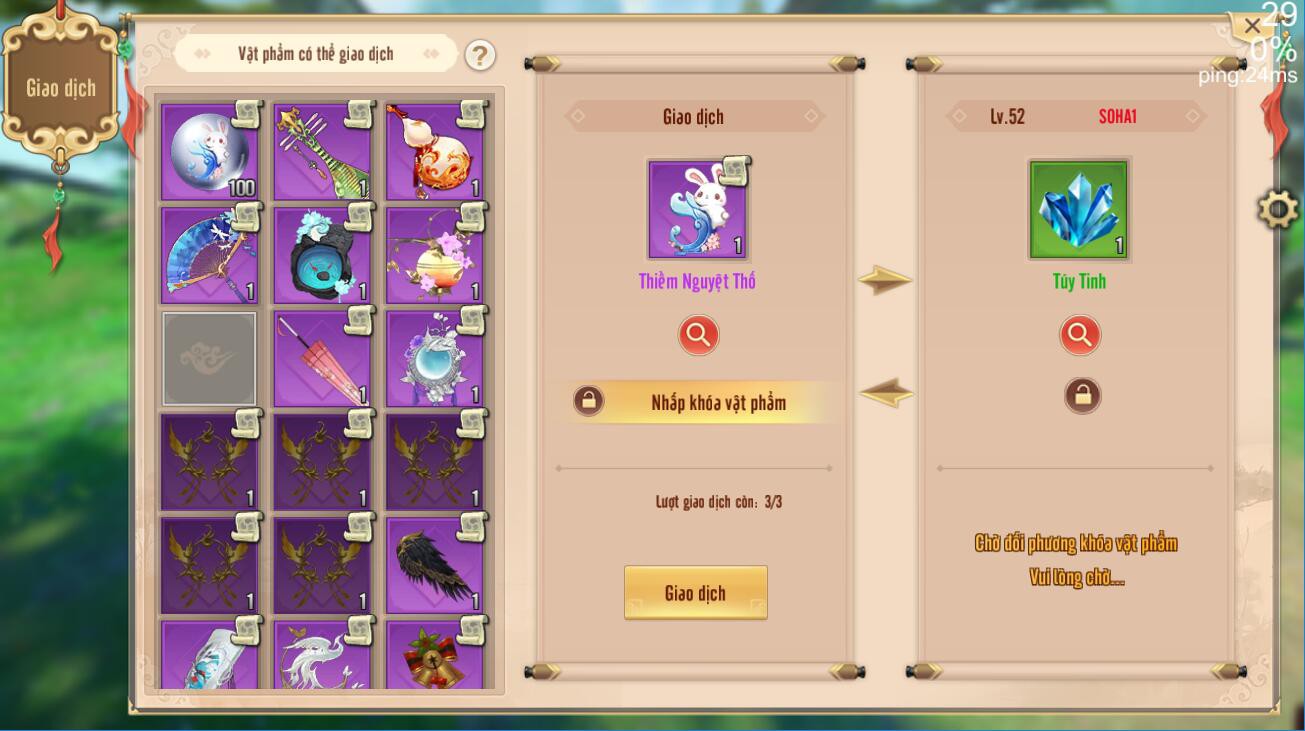This screenshot has width=1305, height=731.
Task: Open the settings gear on right edge
Action: point(1277,210)
